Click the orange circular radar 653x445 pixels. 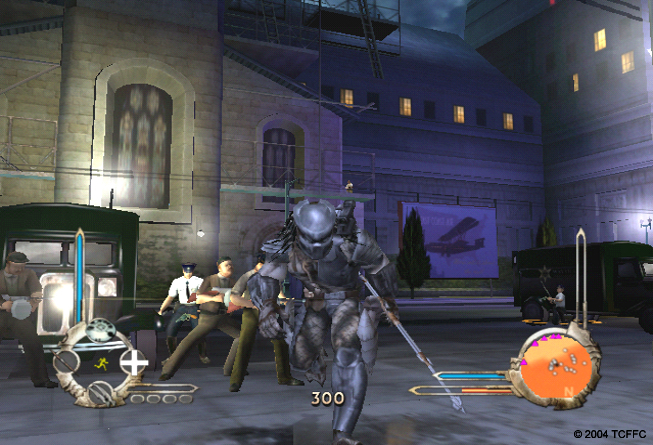tap(556, 366)
